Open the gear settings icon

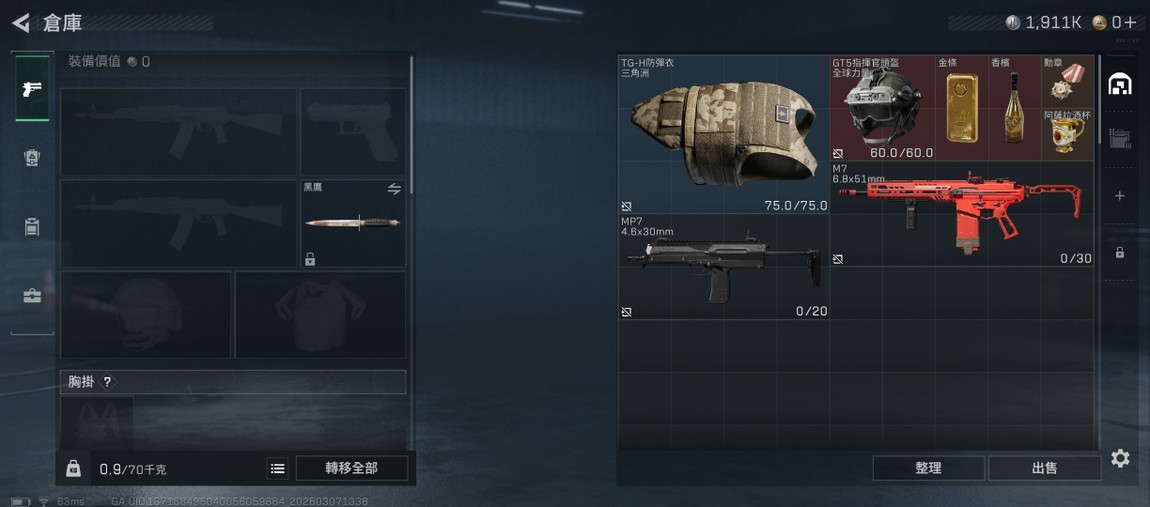tap(1120, 458)
